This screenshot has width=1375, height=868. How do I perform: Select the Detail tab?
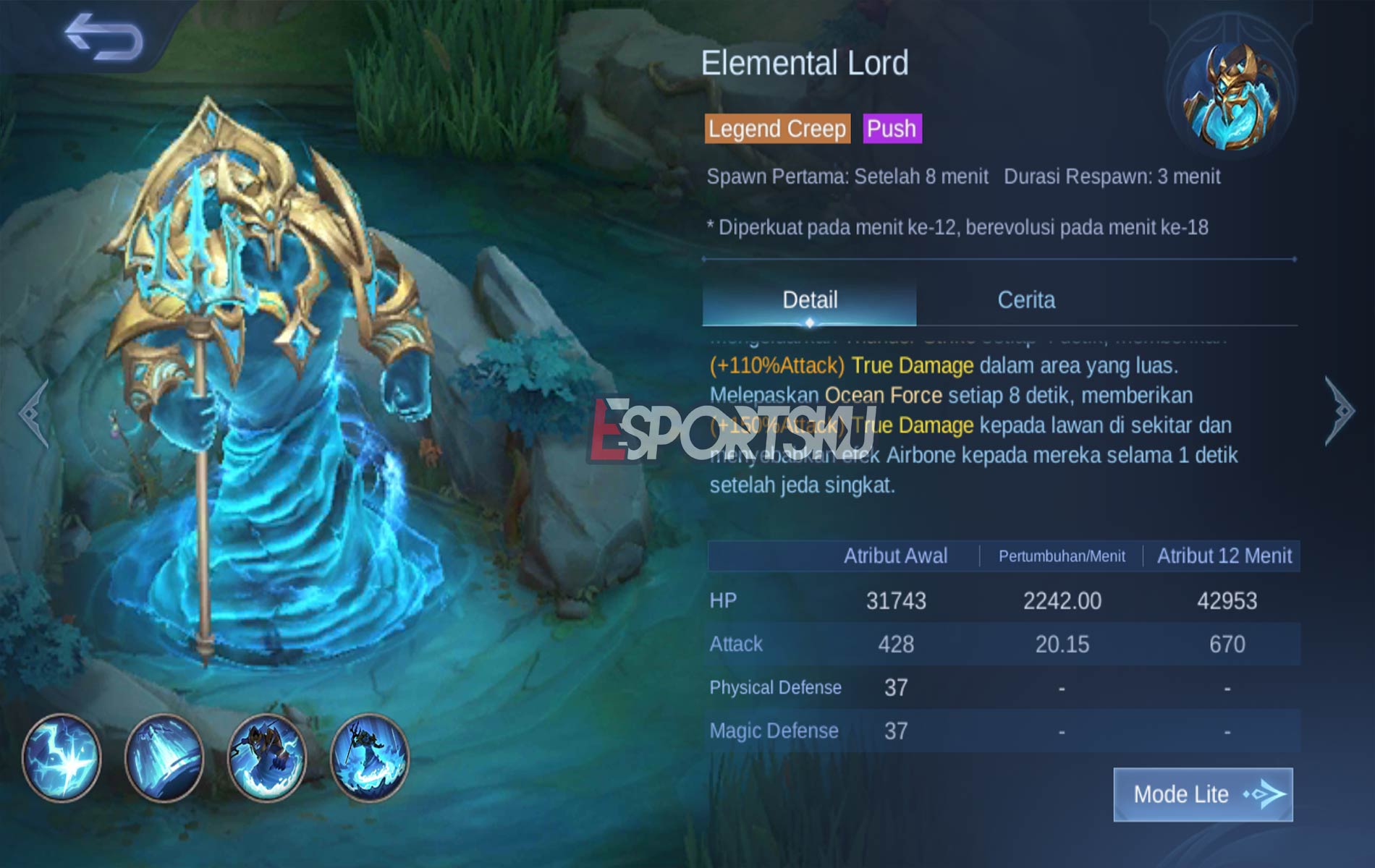808,299
